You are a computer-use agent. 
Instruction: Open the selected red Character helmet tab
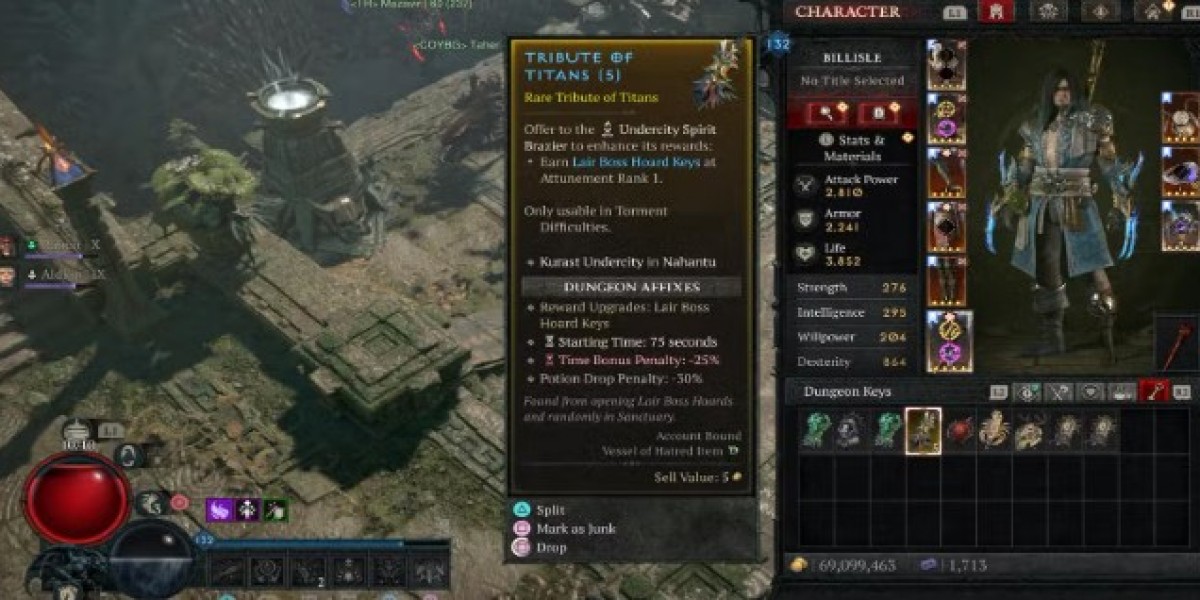[996, 12]
